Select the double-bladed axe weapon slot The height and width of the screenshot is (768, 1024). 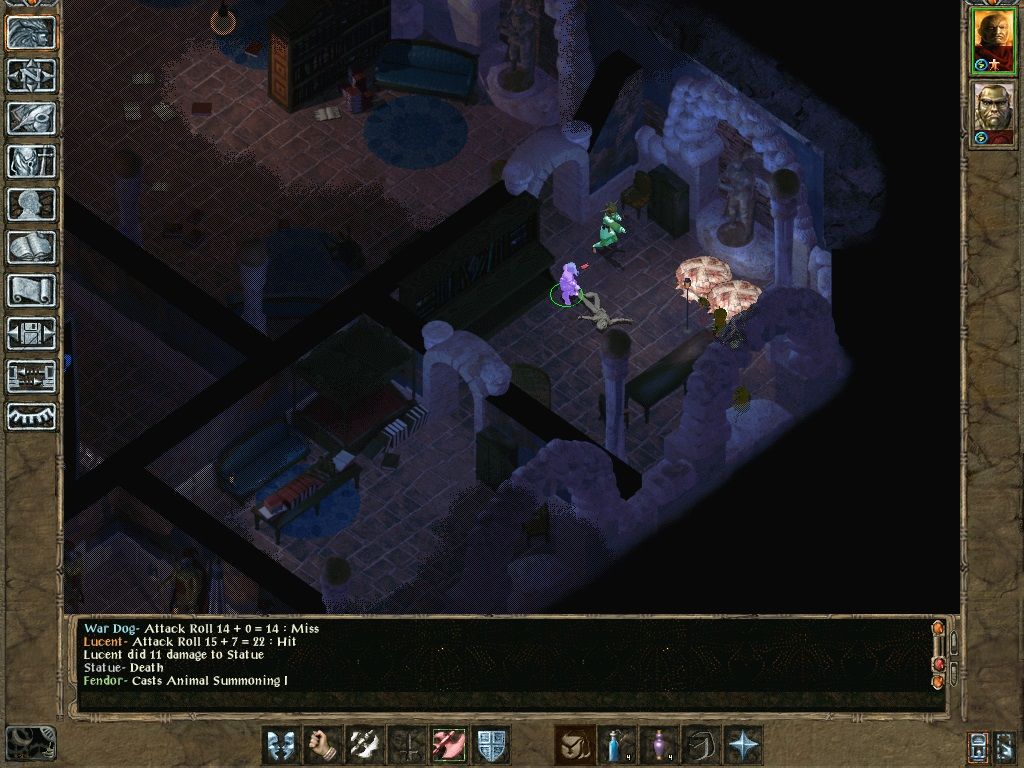tap(365, 745)
